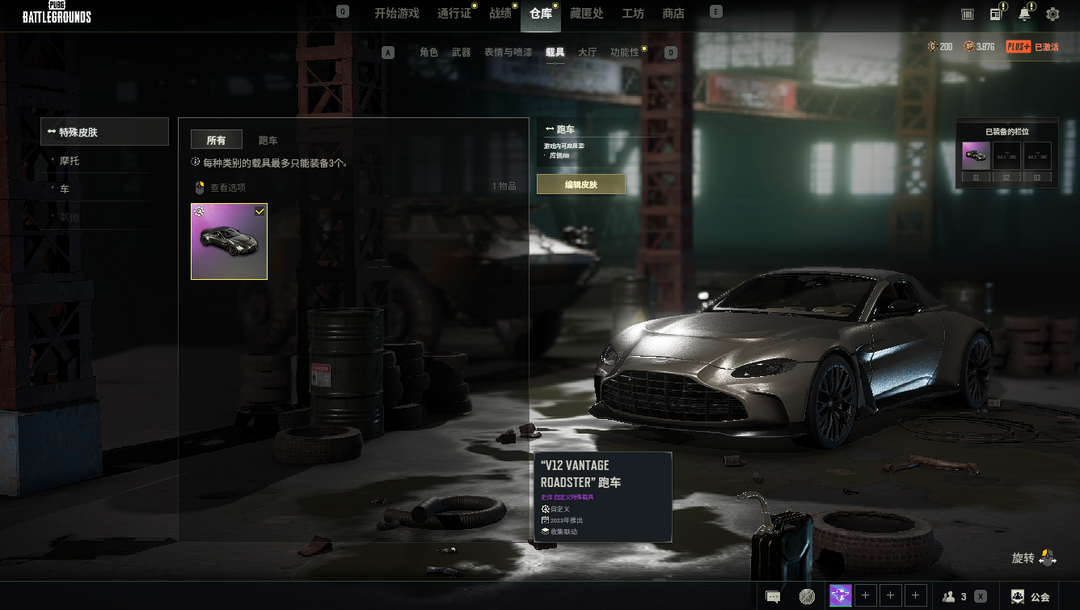Open the 功能性 utility tab
This screenshot has width=1080, height=610.
(x=625, y=52)
